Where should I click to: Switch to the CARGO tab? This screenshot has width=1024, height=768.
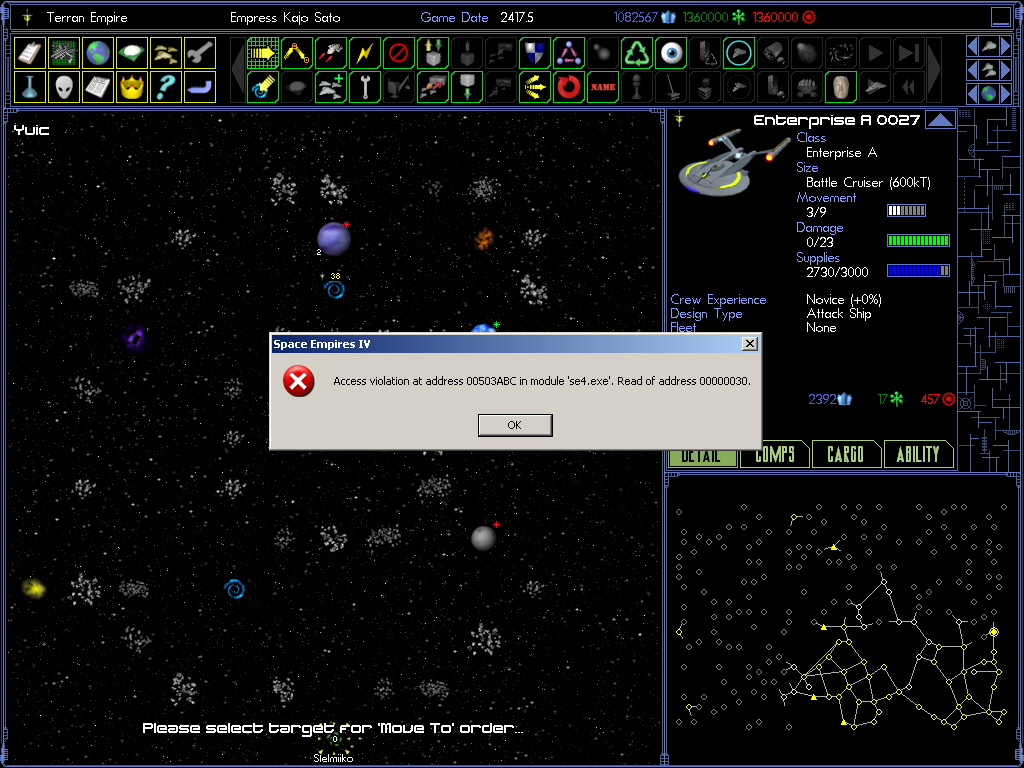coord(846,455)
